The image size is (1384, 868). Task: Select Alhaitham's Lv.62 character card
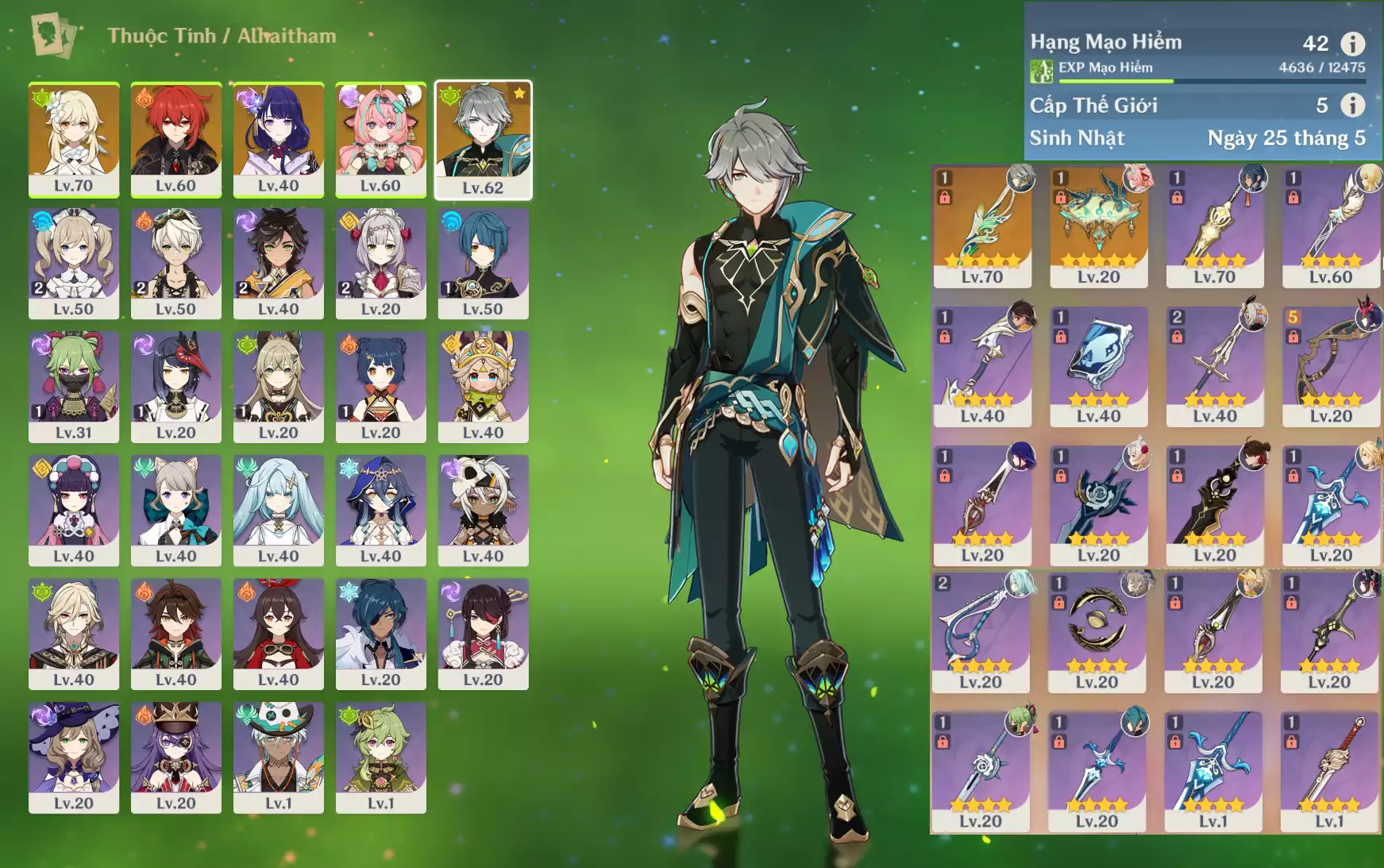click(483, 139)
